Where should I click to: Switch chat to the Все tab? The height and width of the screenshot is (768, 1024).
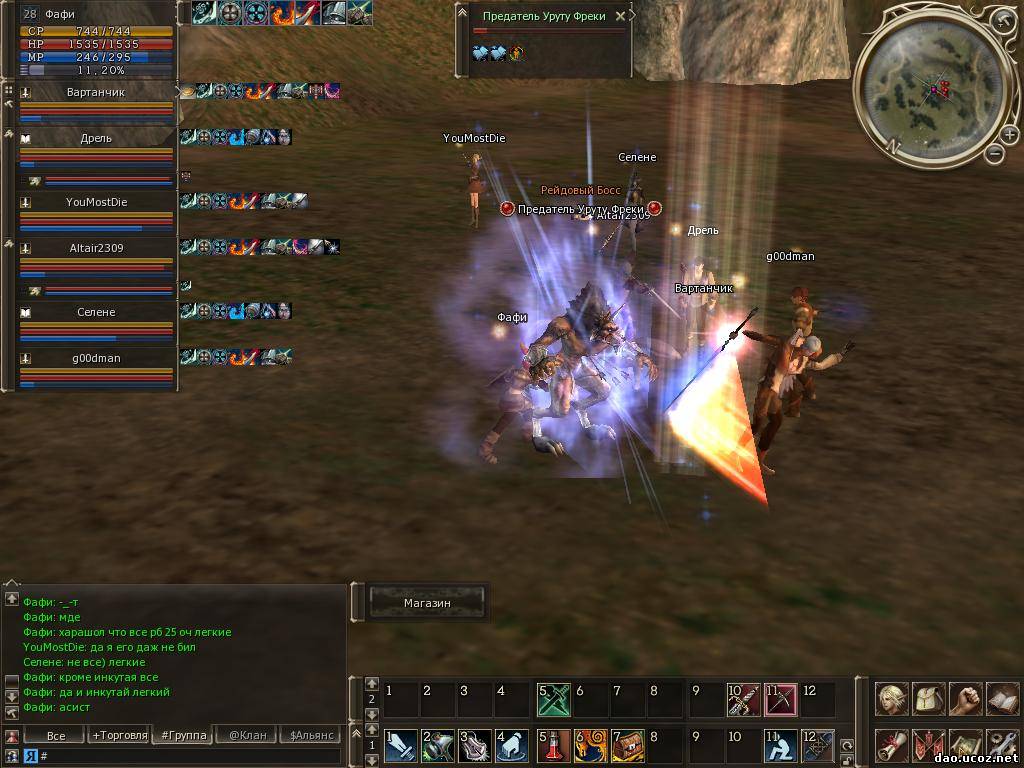coord(56,736)
